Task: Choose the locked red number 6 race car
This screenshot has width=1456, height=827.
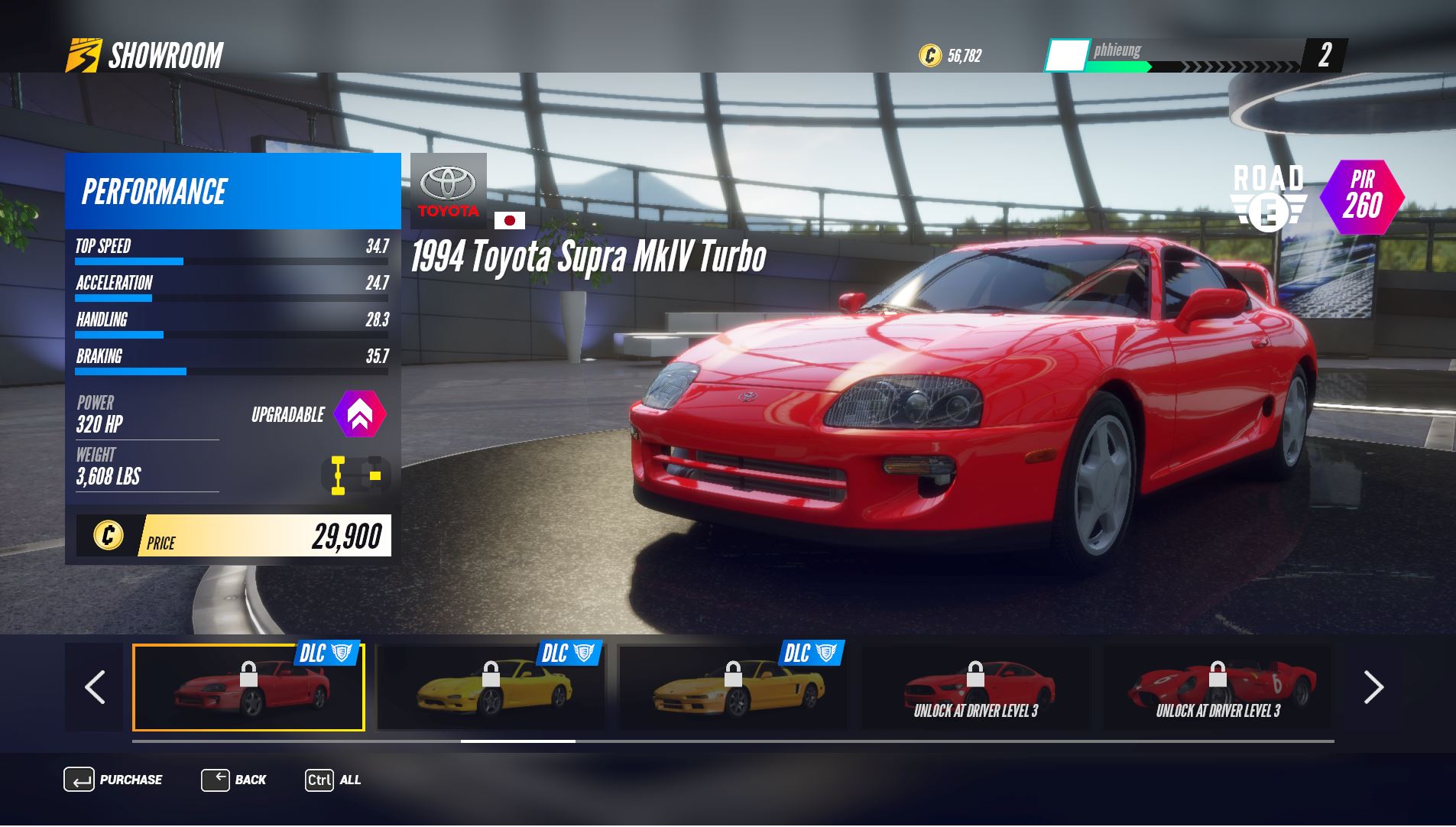Action: pyautogui.click(x=1217, y=687)
